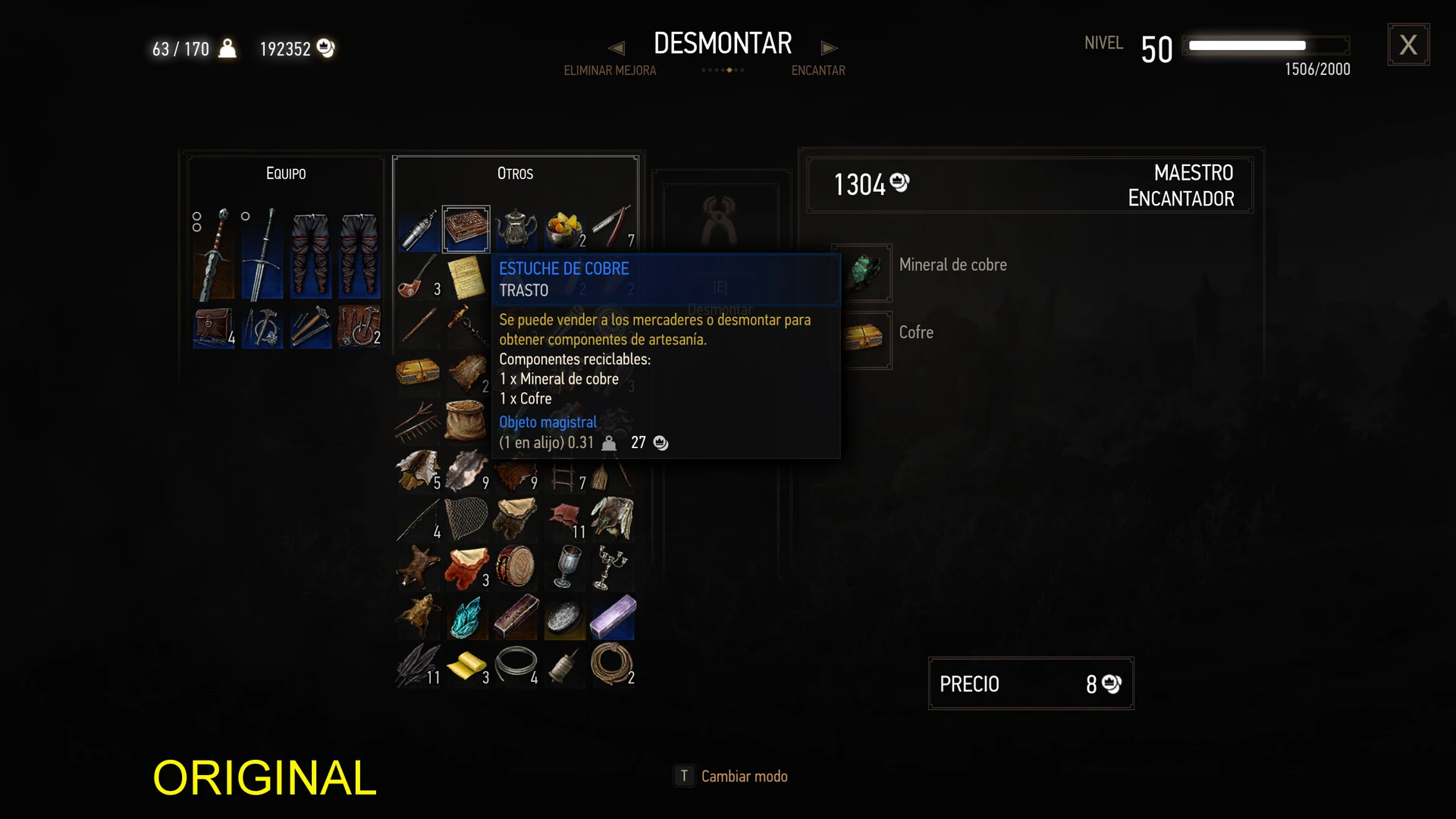Select the grain sack item
The height and width of the screenshot is (819, 1456).
pos(466,421)
